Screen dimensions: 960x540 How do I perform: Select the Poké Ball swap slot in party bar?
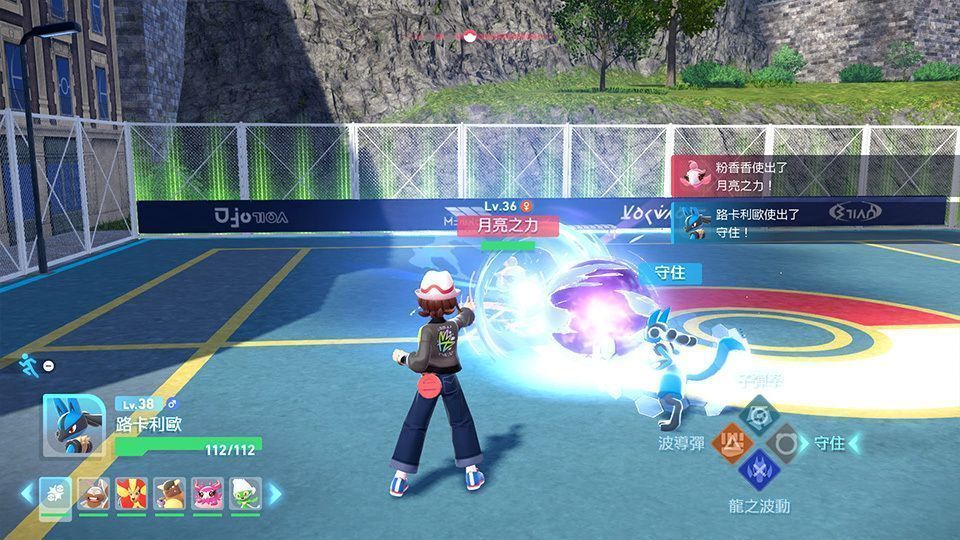click(x=53, y=493)
